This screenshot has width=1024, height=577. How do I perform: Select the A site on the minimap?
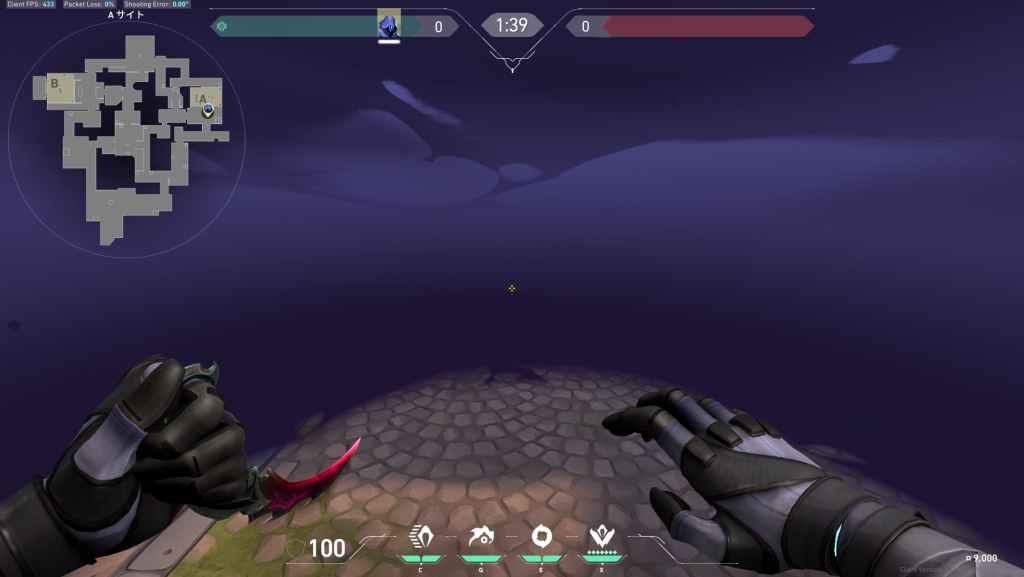click(x=204, y=99)
